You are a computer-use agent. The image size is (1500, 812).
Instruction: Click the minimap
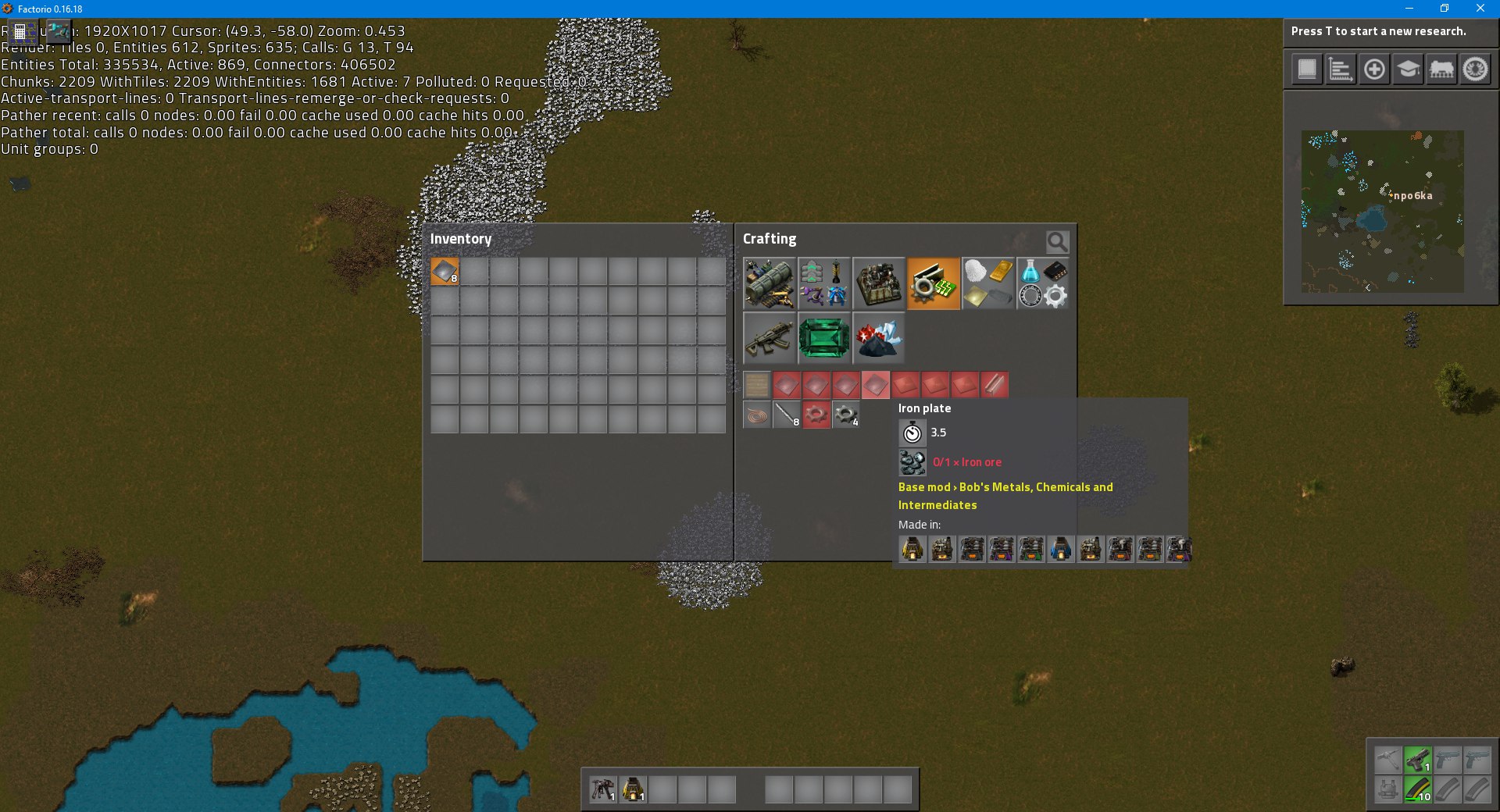pos(1382,211)
